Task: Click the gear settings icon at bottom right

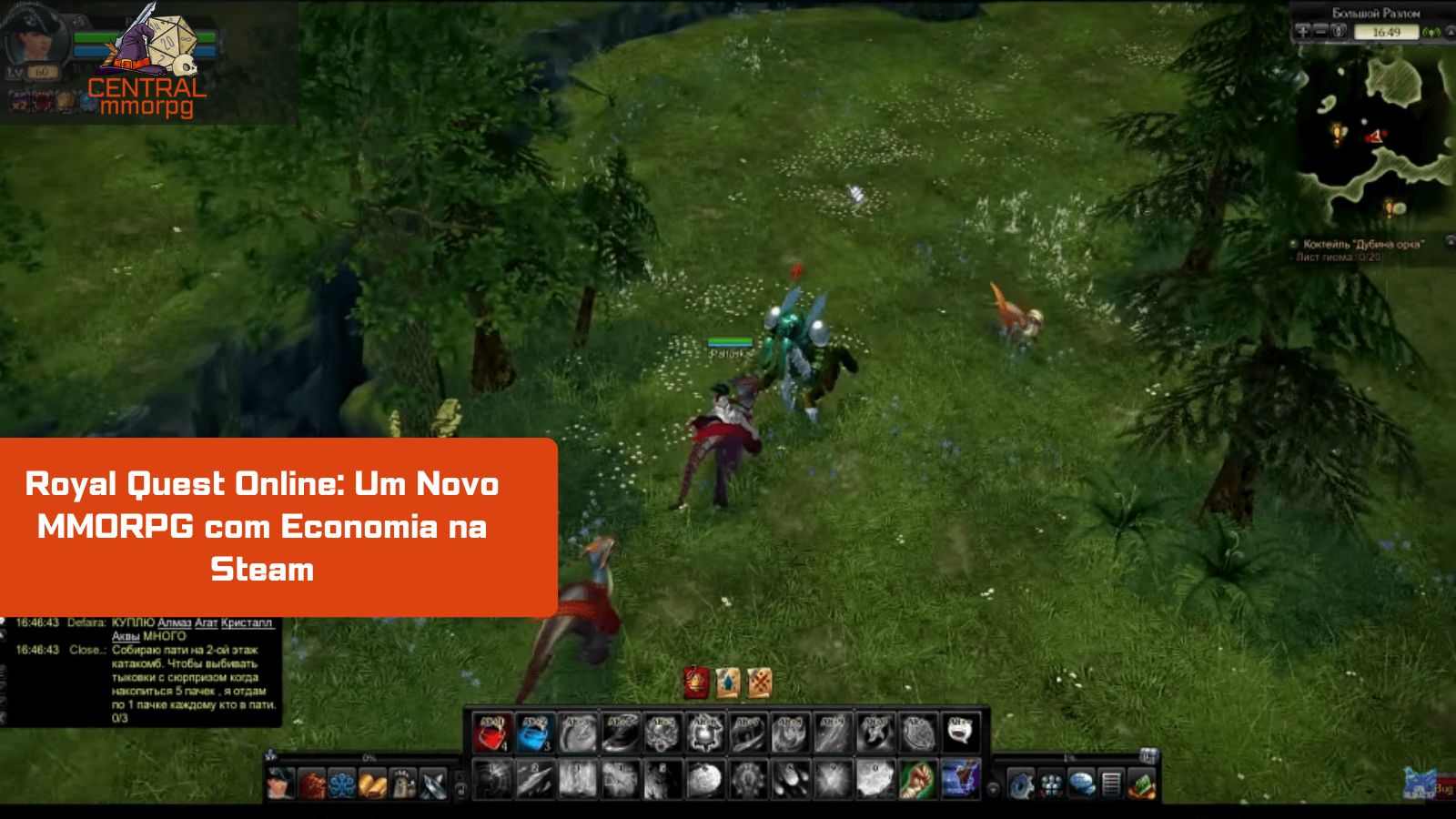Action: pyautogui.click(x=1021, y=783)
